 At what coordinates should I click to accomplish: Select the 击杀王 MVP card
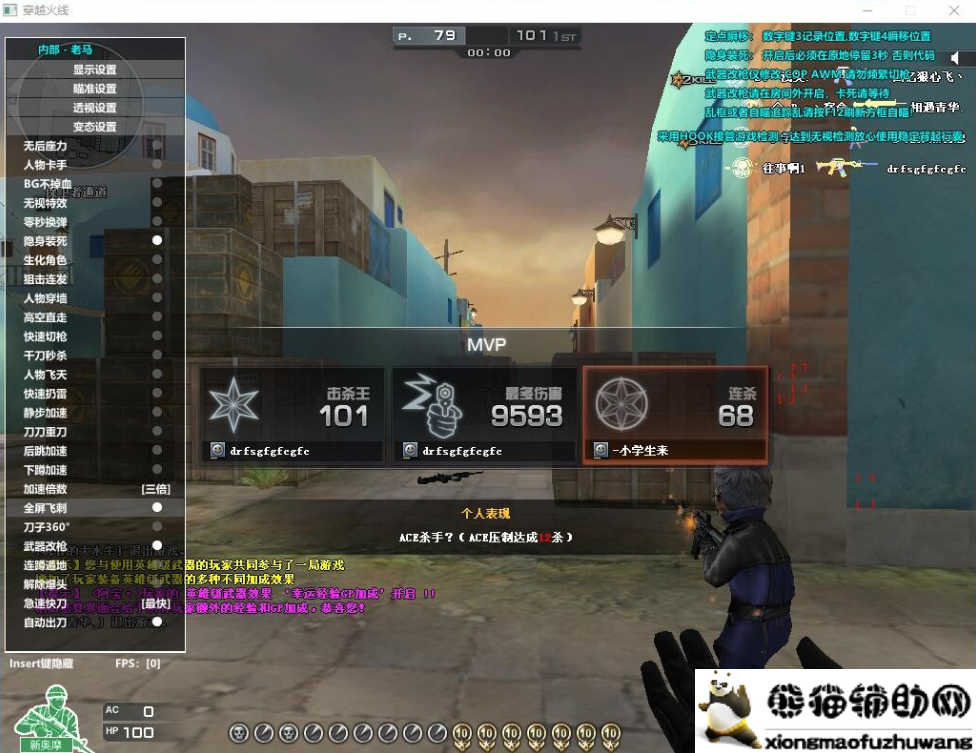[x=291, y=414]
